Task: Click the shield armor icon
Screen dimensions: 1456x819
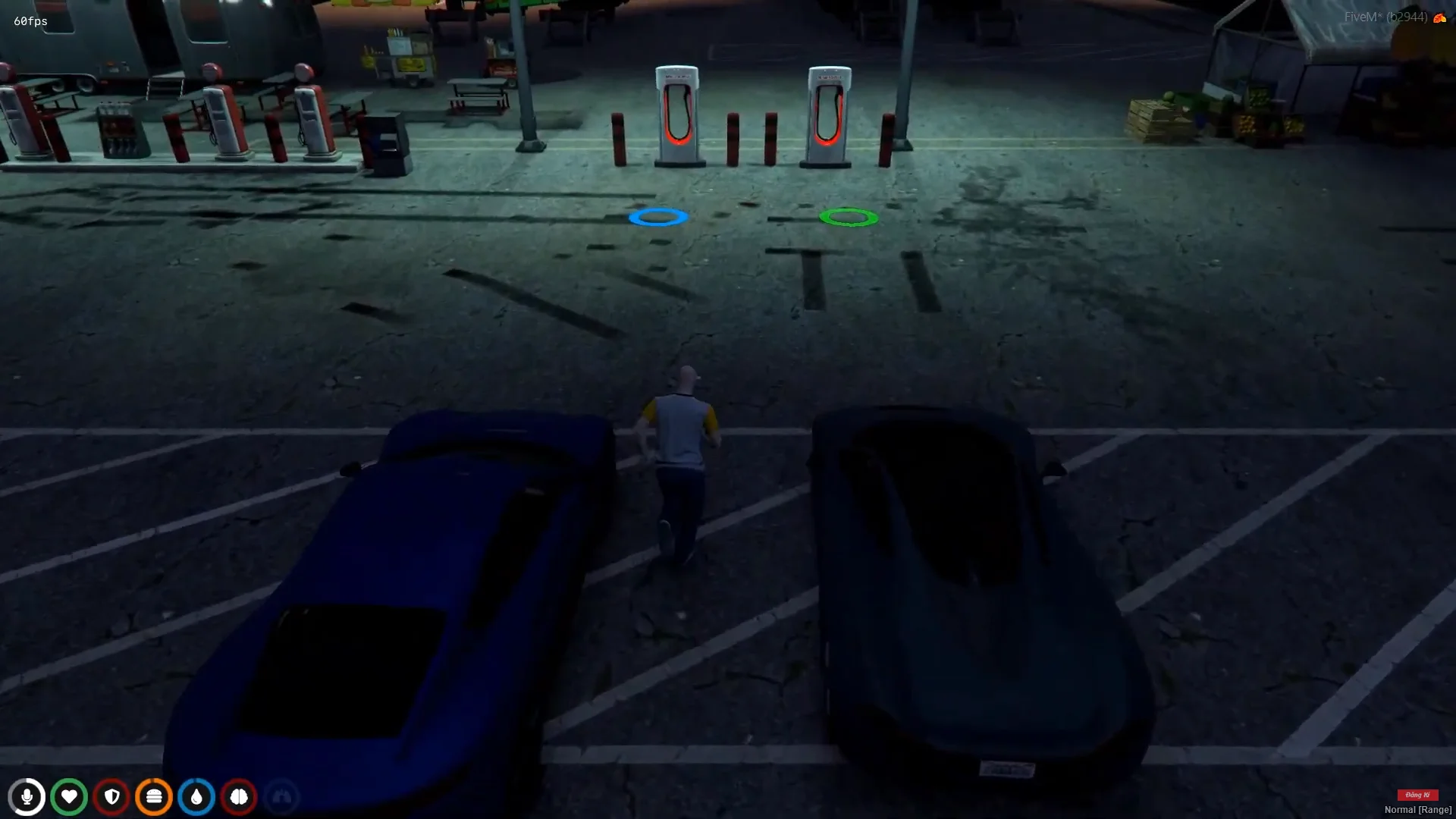Action: [x=111, y=797]
